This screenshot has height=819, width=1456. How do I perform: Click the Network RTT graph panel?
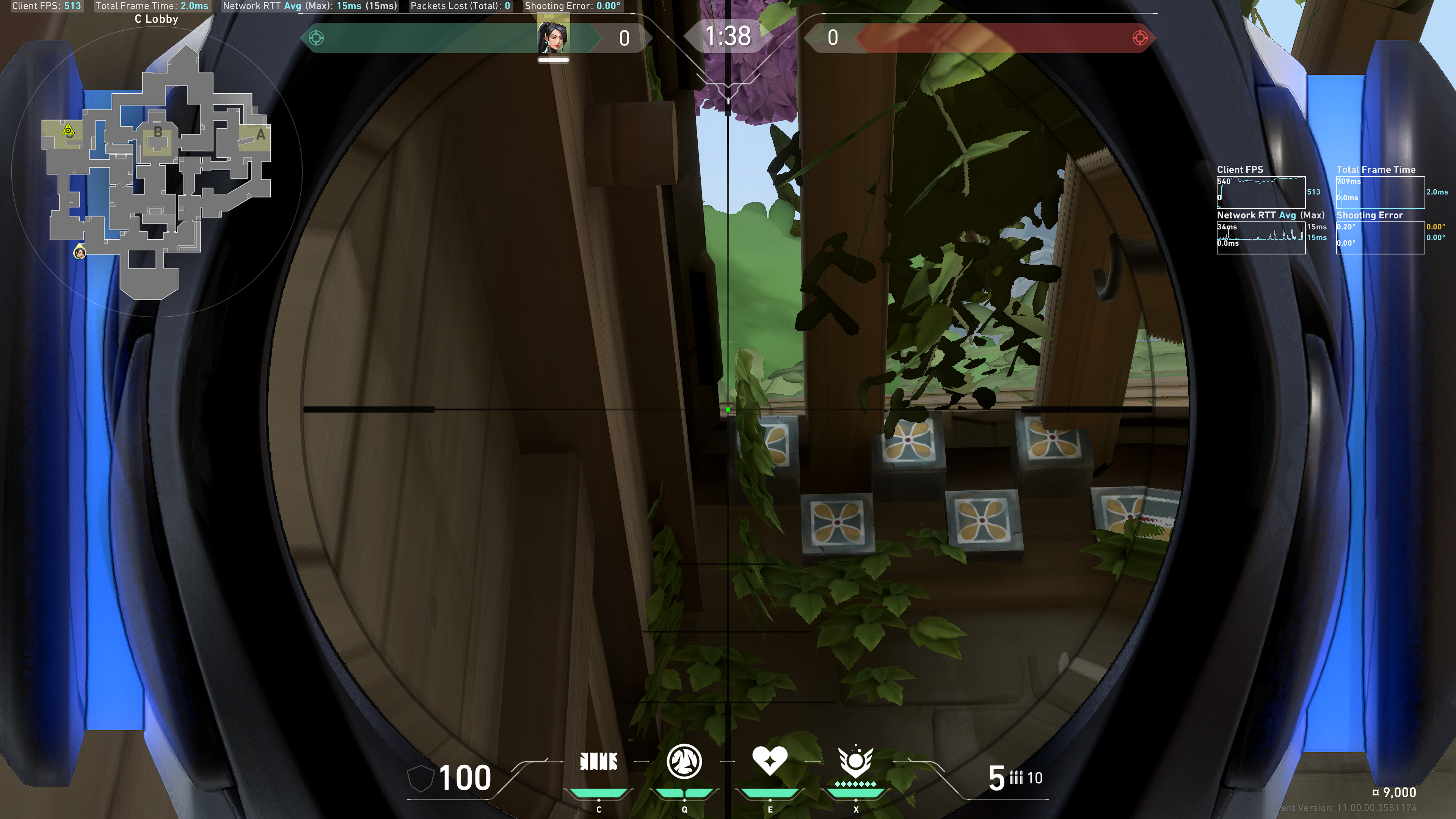coord(1261,238)
